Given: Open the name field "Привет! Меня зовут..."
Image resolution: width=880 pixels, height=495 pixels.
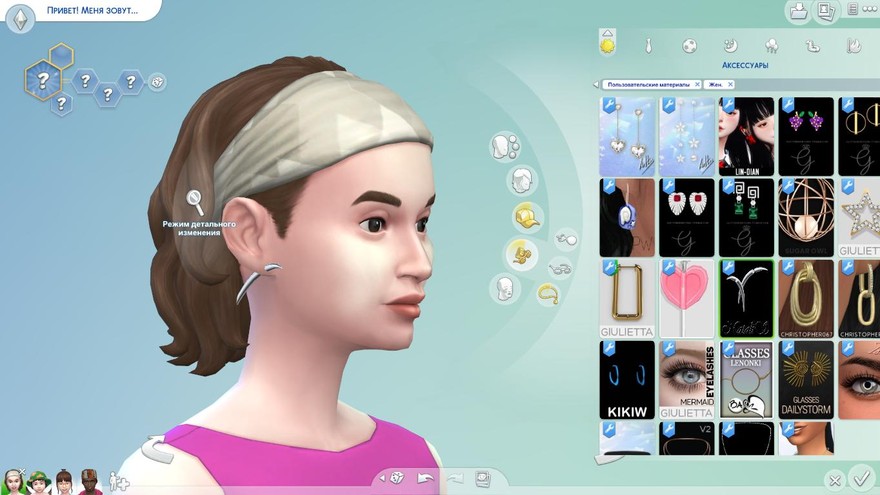Looking at the screenshot, I should [x=90, y=11].
